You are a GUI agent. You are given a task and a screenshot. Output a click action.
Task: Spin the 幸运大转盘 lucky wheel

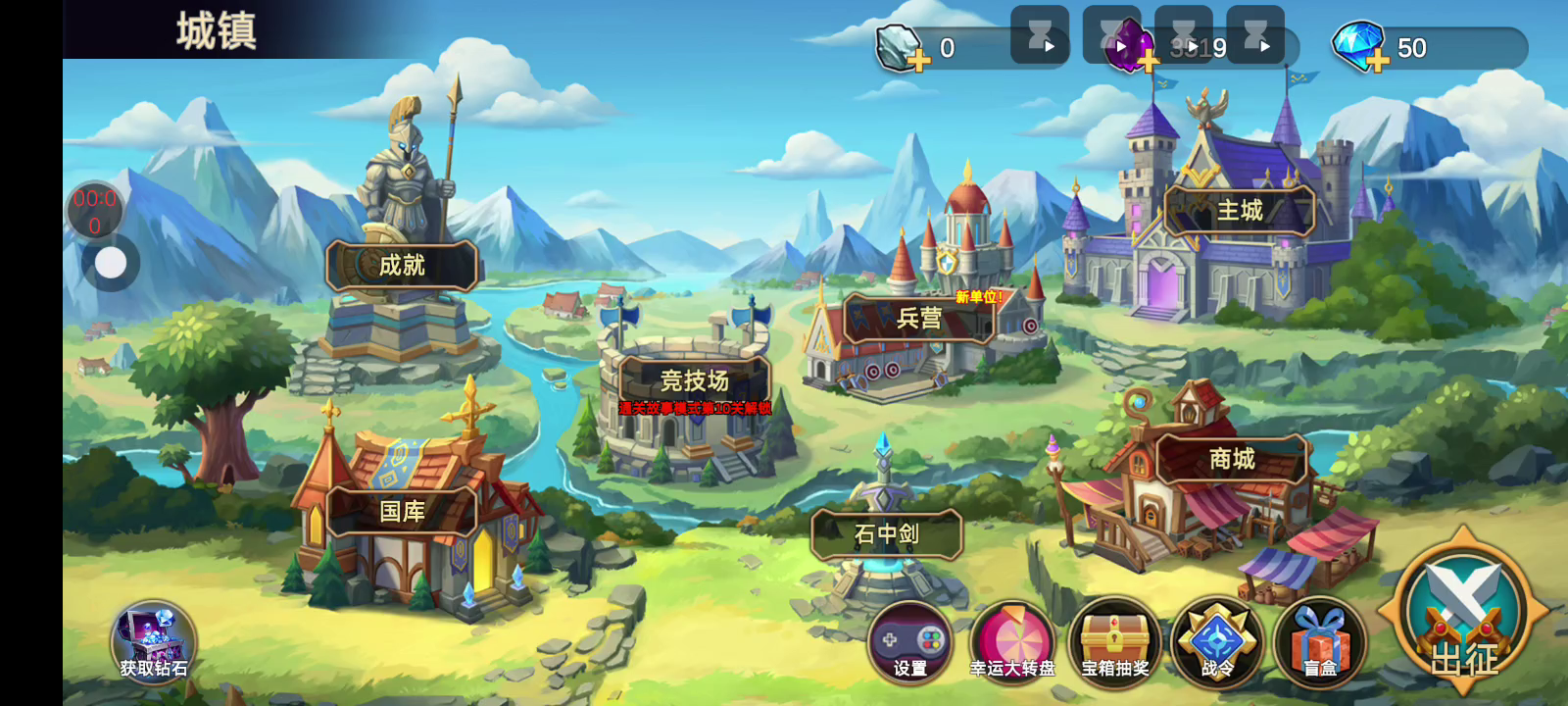(1012, 643)
